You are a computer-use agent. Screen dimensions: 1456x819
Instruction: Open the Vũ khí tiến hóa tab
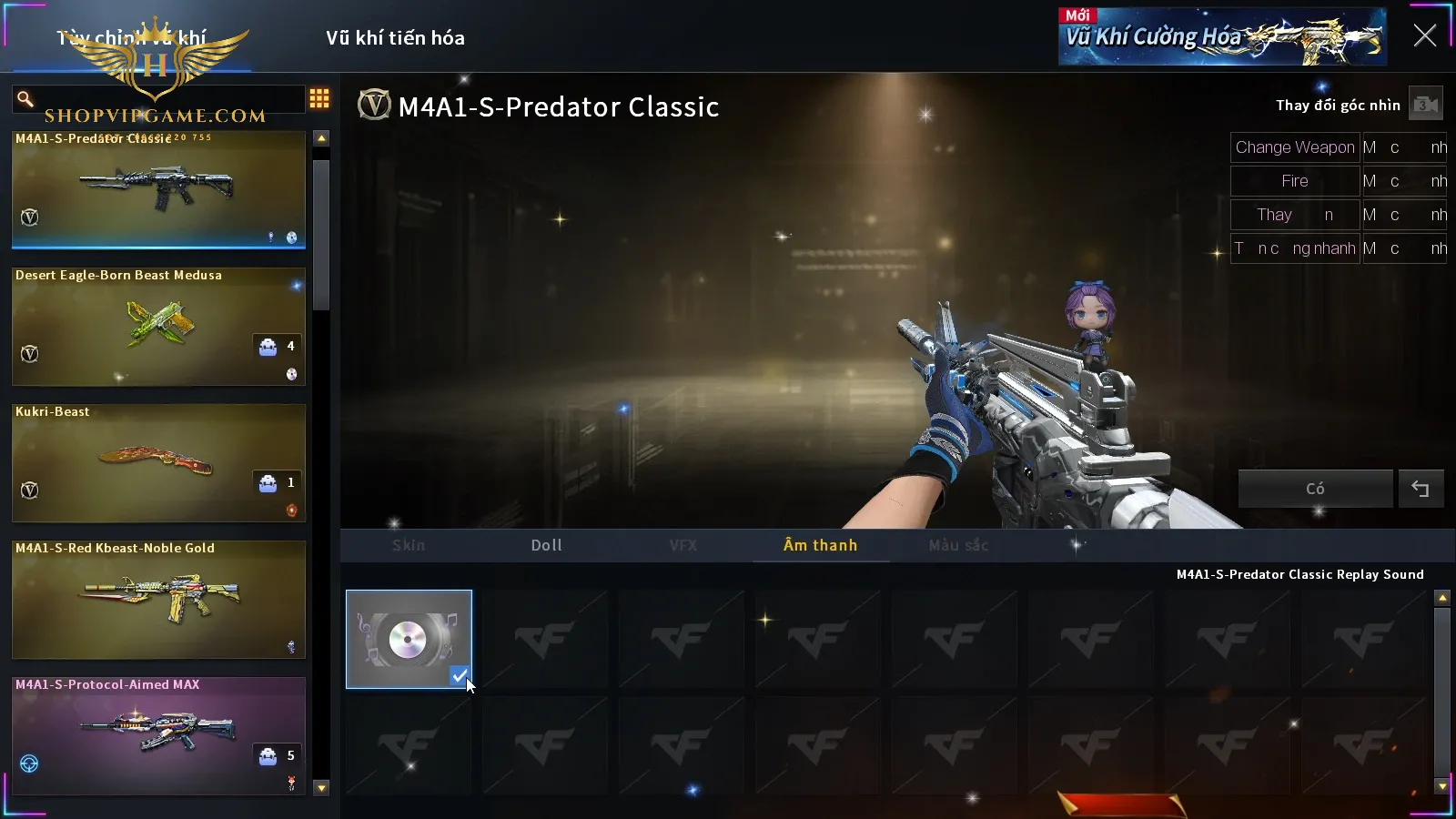pyautogui.click(x=395, y=38)
